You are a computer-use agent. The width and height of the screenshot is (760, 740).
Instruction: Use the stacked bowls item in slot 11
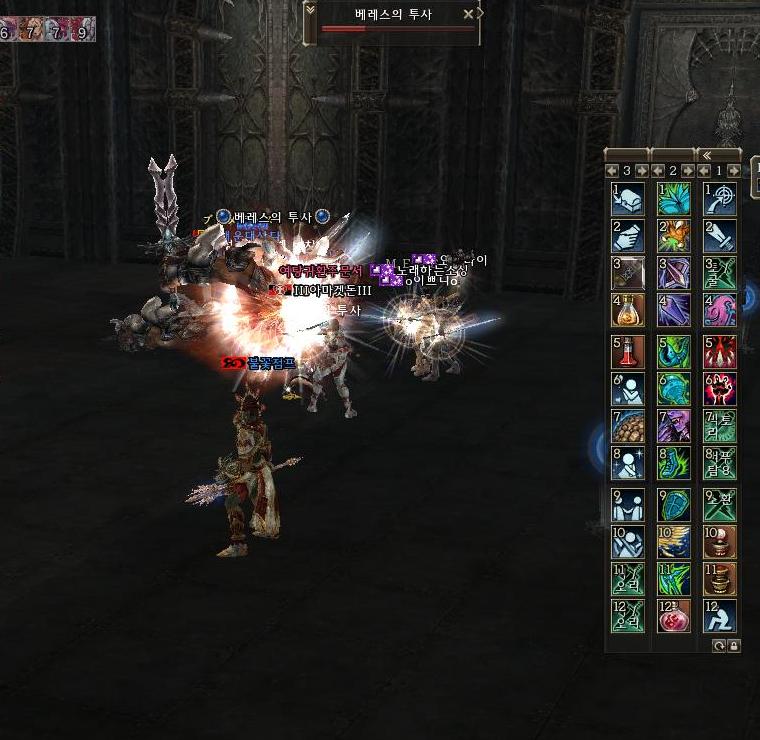pos(720,579)
